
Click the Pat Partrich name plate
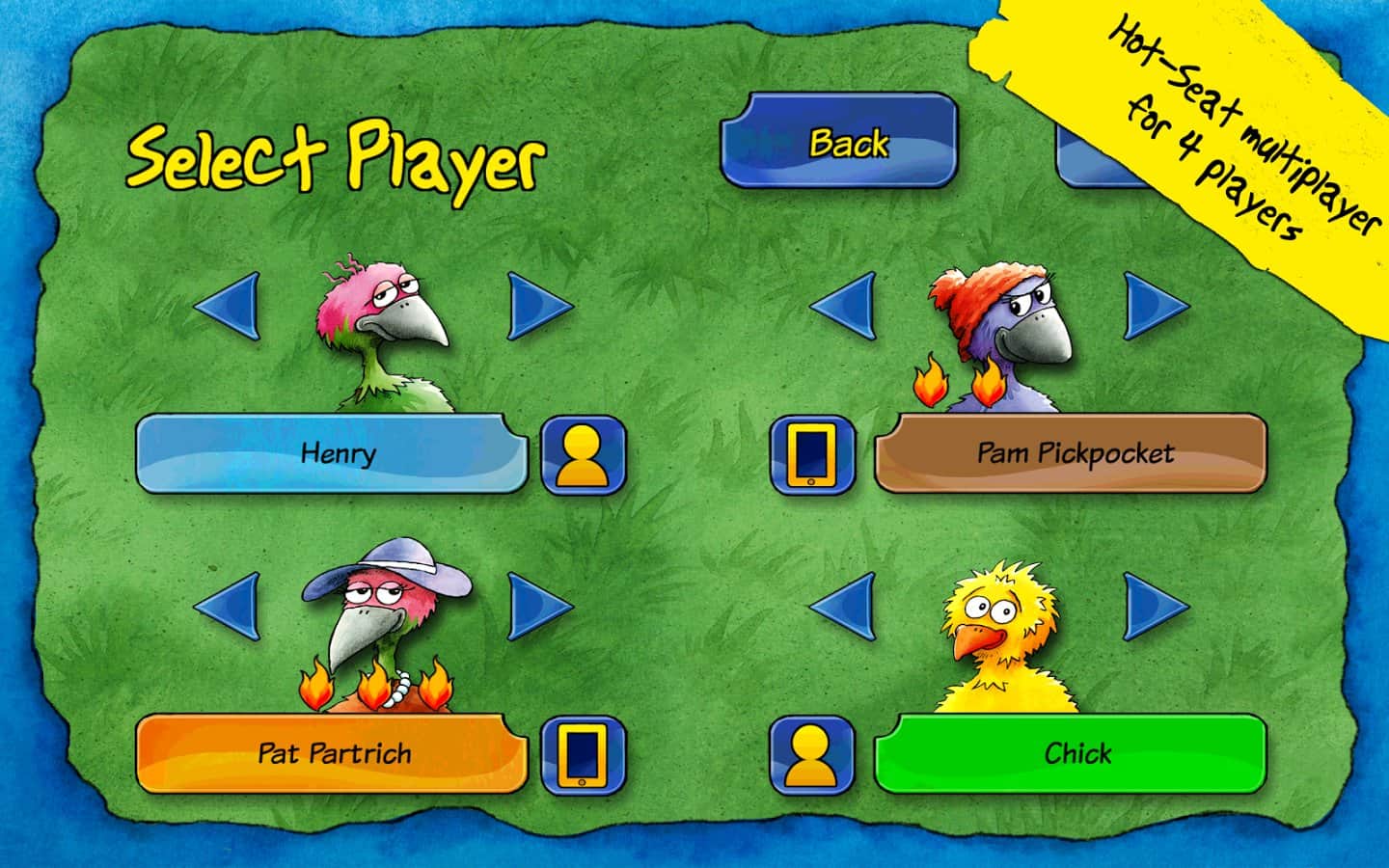[x=332, y=752]
